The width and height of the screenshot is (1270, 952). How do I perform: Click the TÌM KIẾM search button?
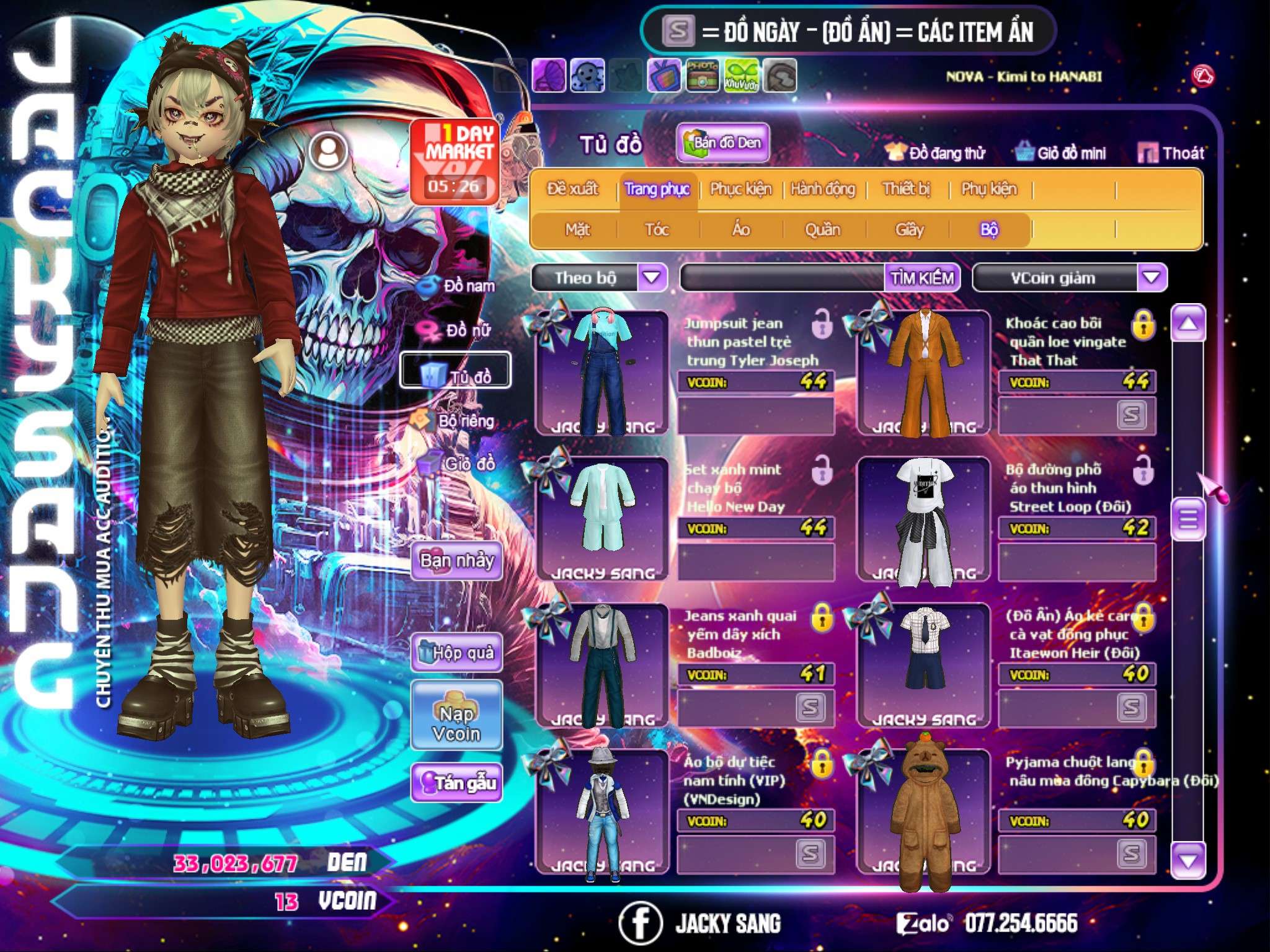click(922, 278)
